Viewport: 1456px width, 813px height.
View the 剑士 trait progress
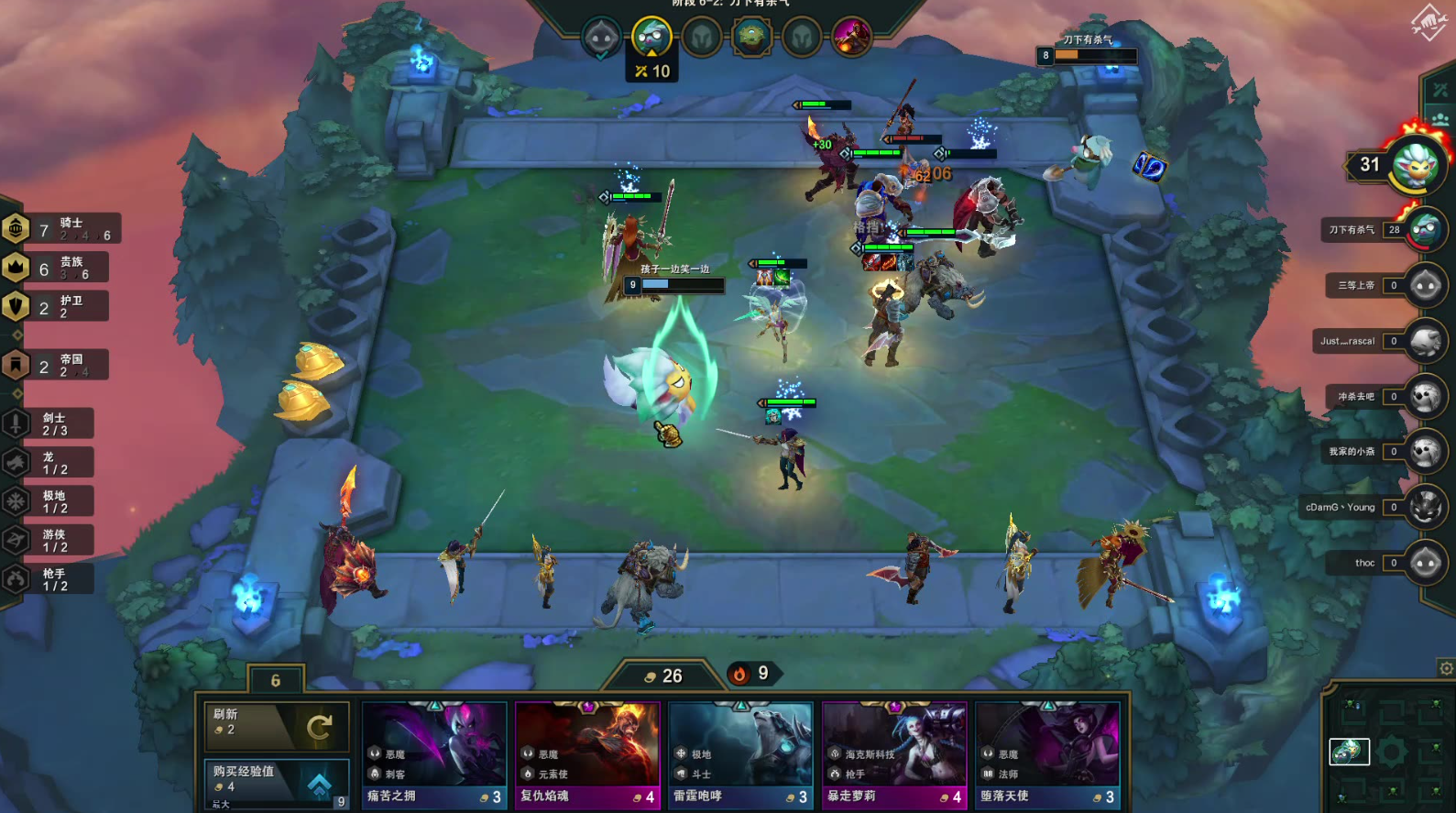point(53,423)
